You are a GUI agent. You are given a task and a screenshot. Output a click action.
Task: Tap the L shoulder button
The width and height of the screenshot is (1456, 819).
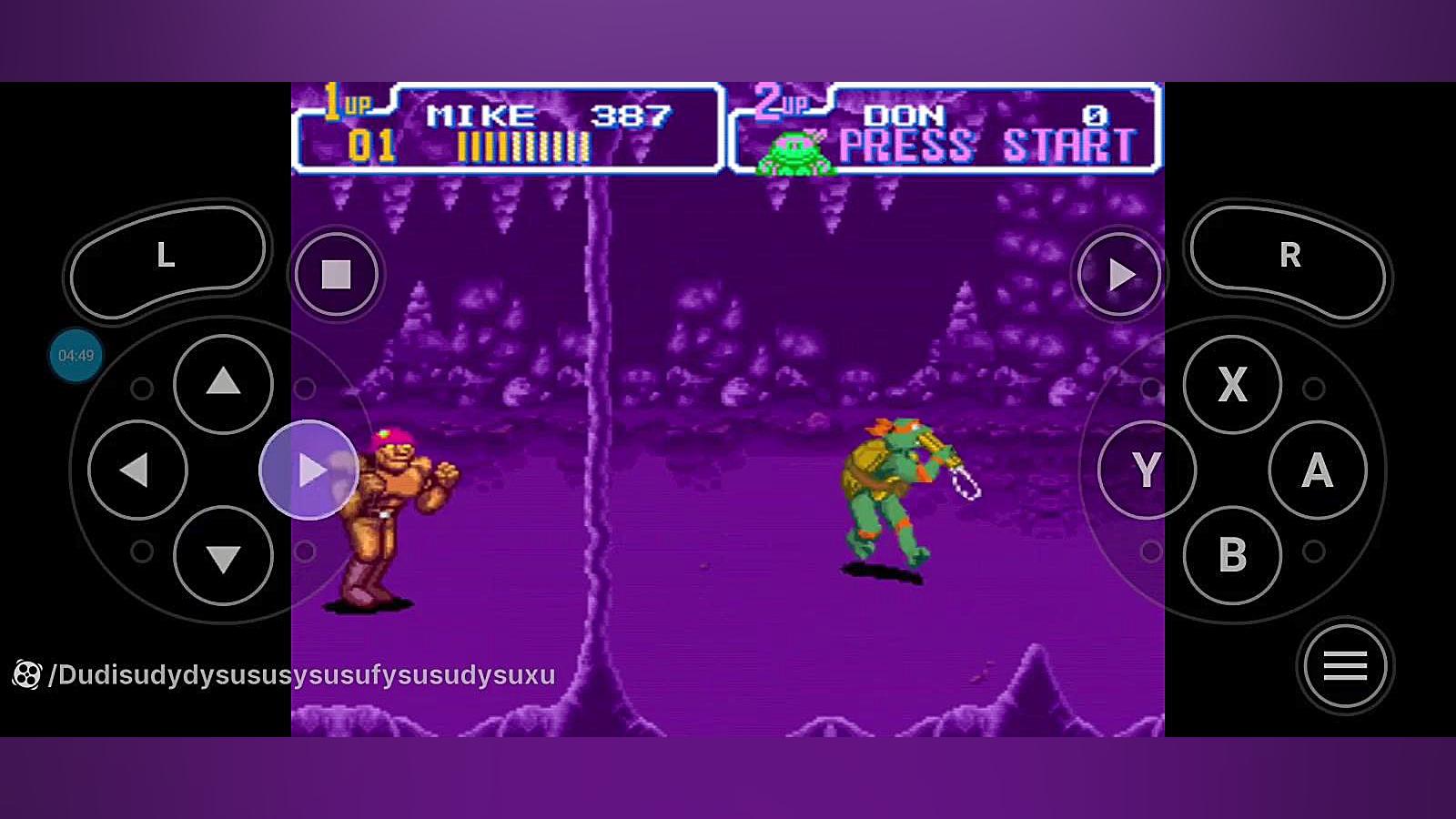pyautogui.click(x=167, y=258)
